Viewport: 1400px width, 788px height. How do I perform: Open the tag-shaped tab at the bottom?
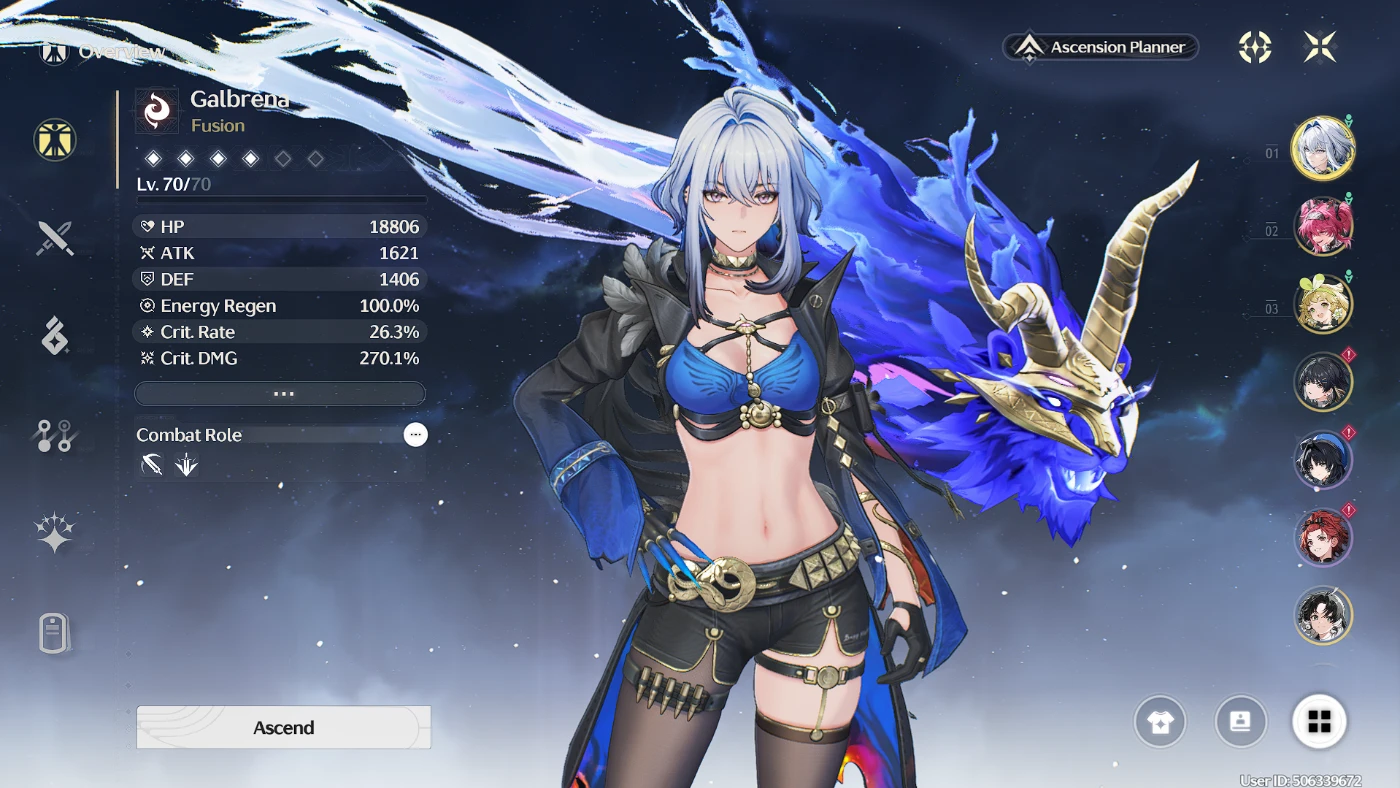click(x=55, y=633)
